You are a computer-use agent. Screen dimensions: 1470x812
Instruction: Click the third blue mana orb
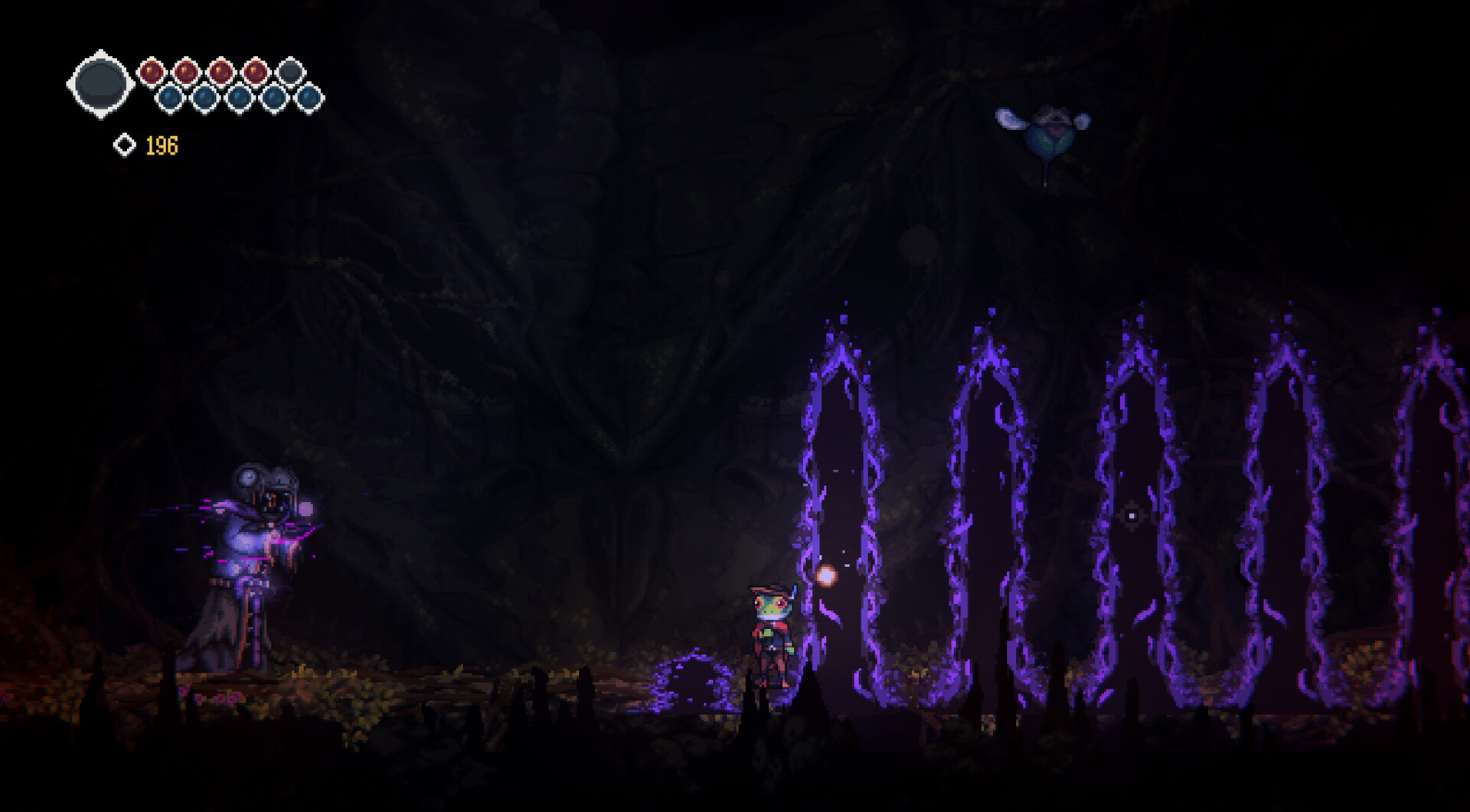pyautogui.click(x=240, y=98)
